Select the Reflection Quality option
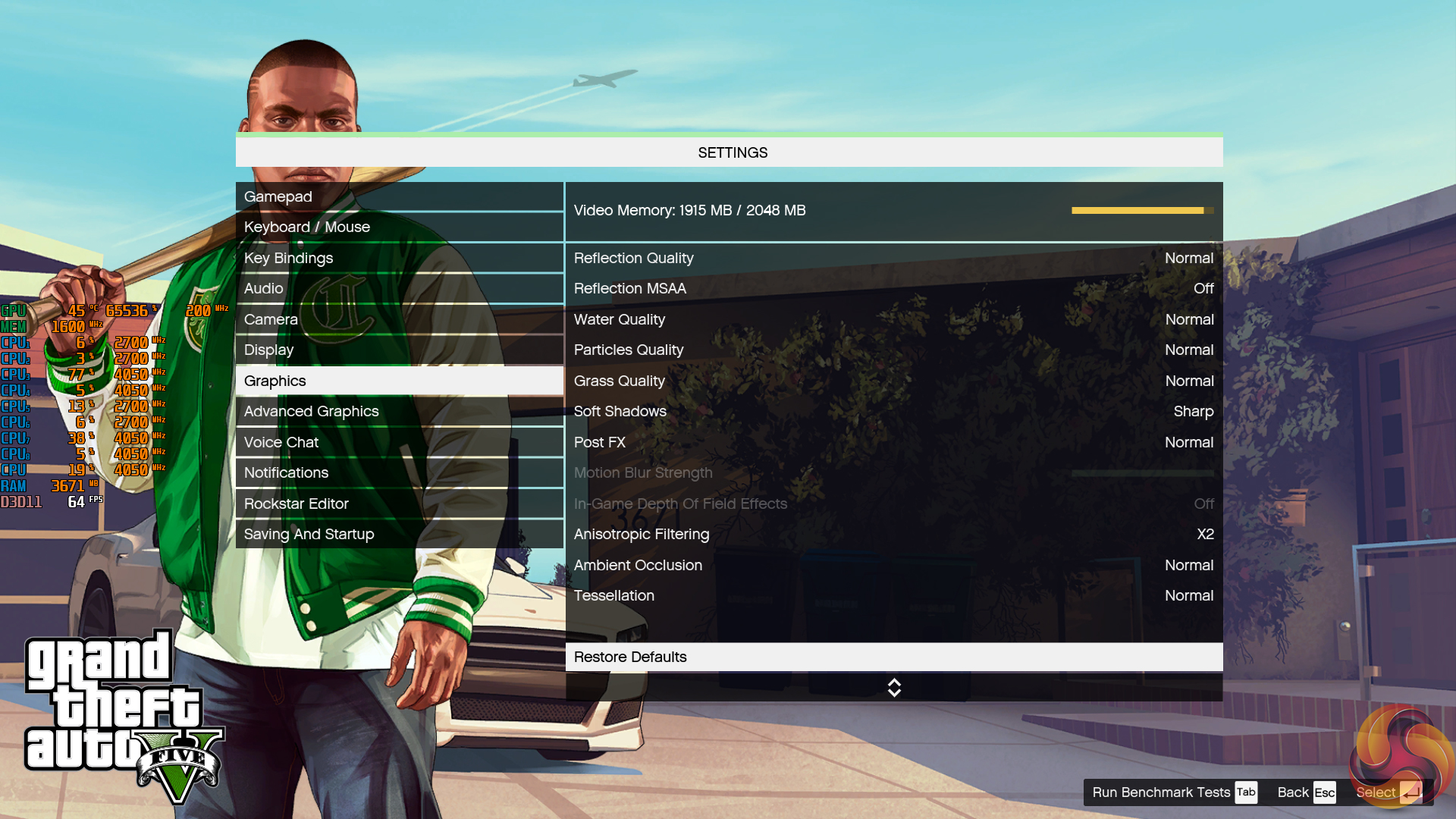Image resolution: width=1456 pixels, height=819 pixels. click(893, 258)
